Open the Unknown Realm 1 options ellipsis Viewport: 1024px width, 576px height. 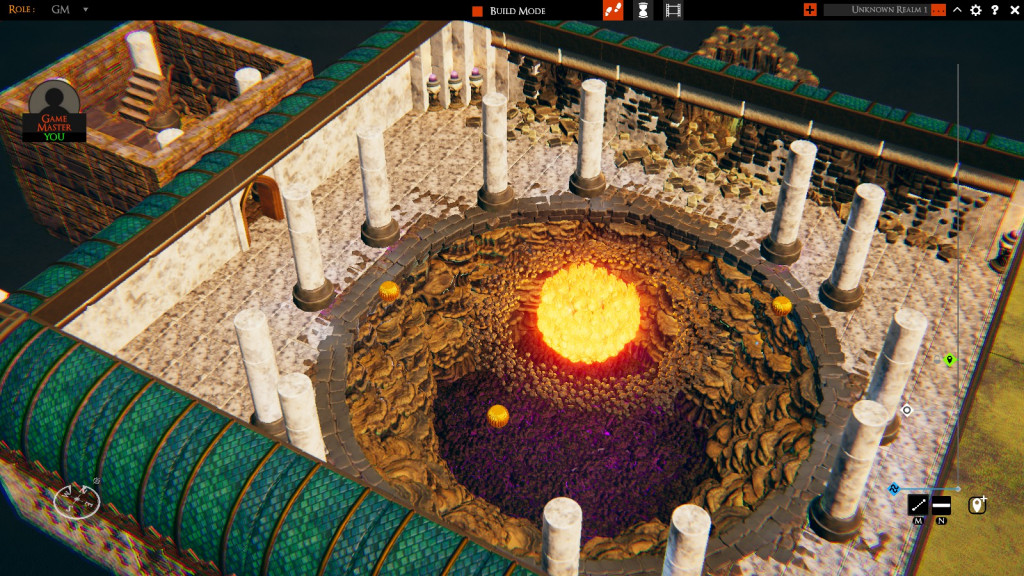pyautogui.click(x=938, y=10)
